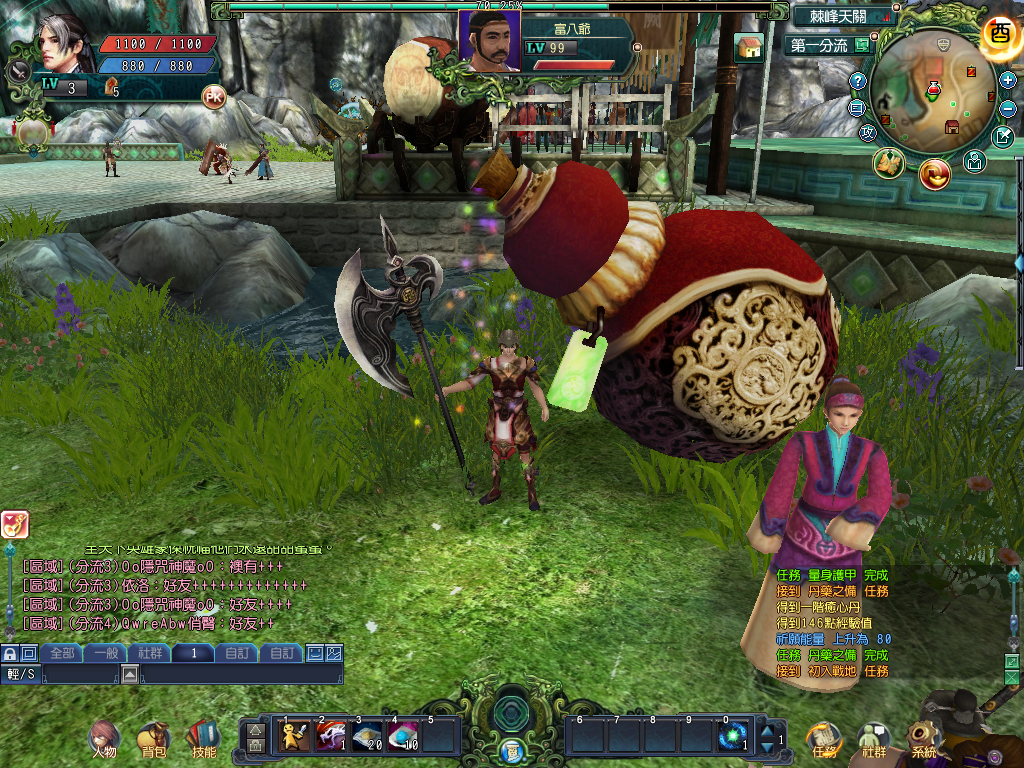Click the chat message input field

click(240, 675)
